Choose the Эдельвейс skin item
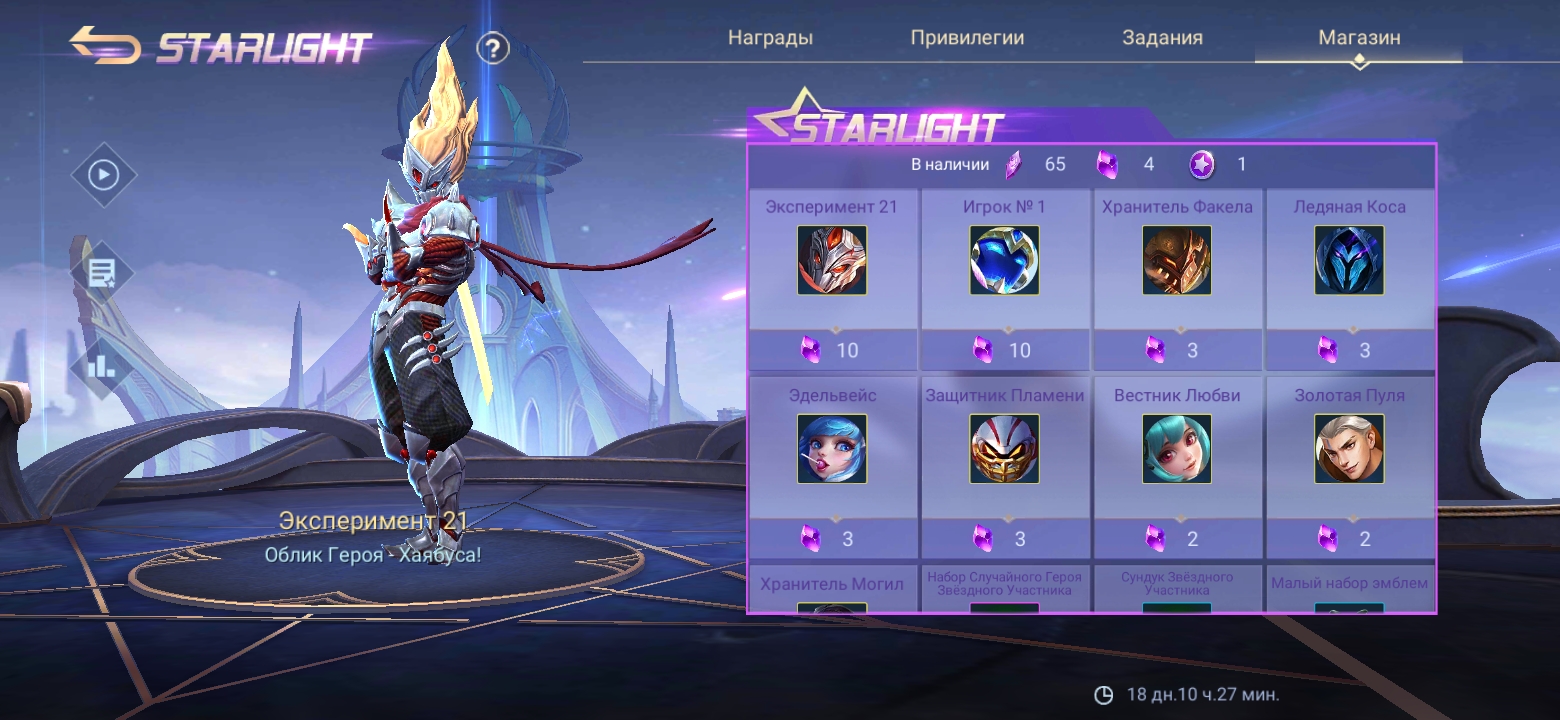 click(x=832, y=449)
